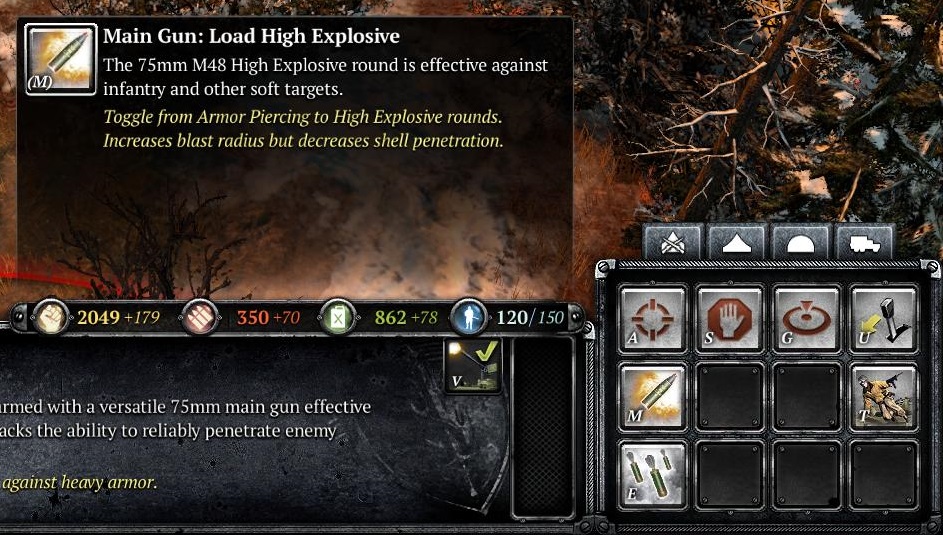Use the green shells barrage ability

click(653, 474)
